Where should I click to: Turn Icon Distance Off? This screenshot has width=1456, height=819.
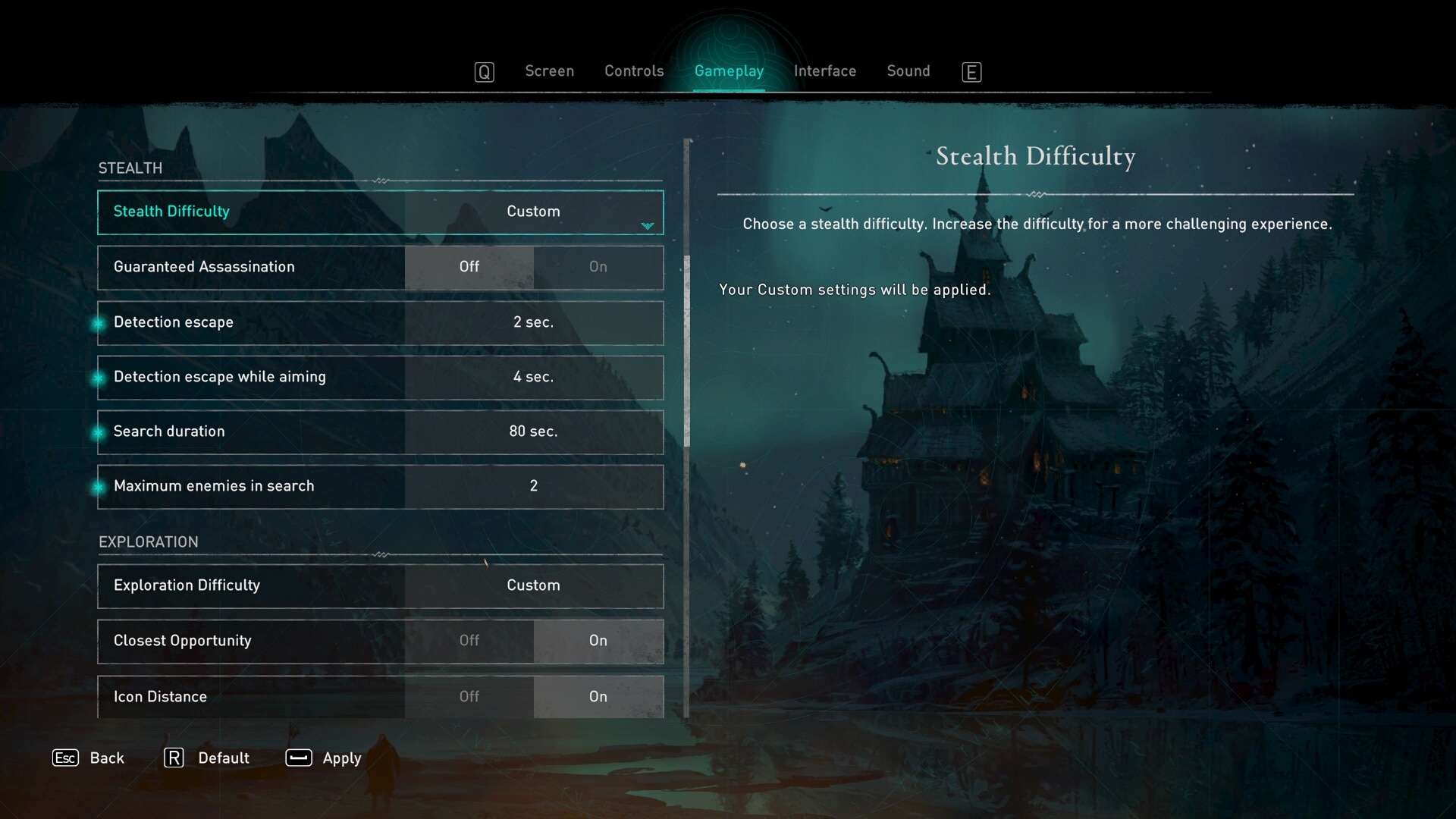pyautogui.click(x=469, y=696)
